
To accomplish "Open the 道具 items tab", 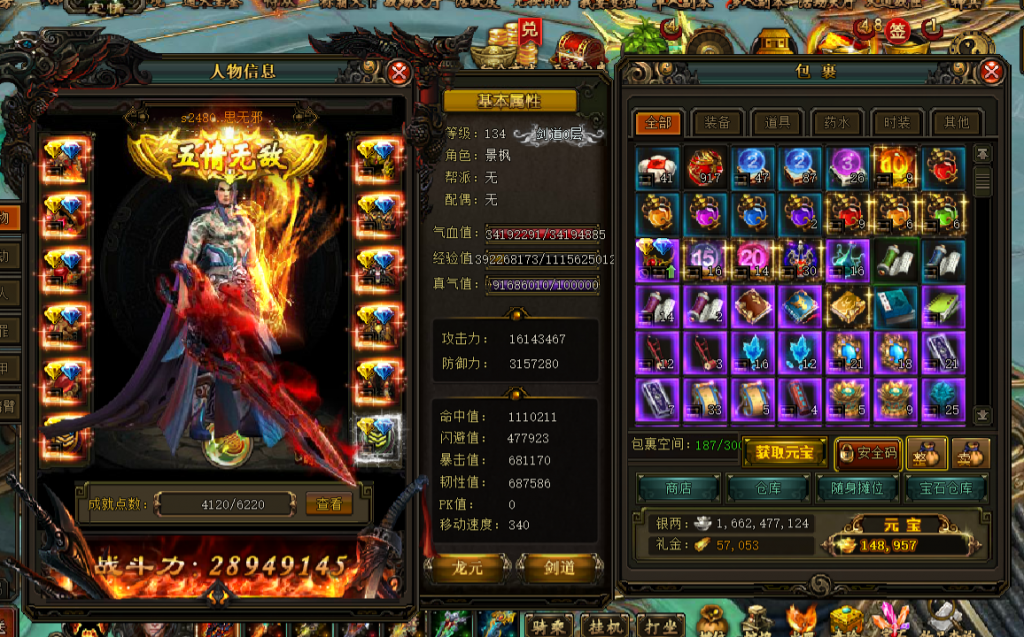I will [777, 123].
